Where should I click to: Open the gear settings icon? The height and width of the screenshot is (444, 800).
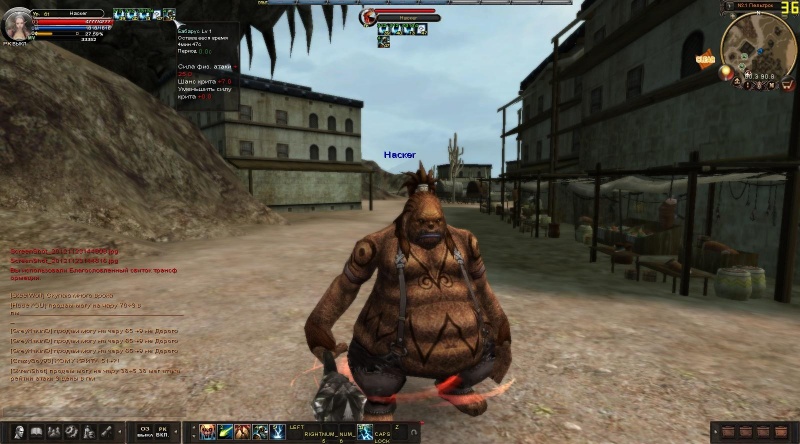71,432
